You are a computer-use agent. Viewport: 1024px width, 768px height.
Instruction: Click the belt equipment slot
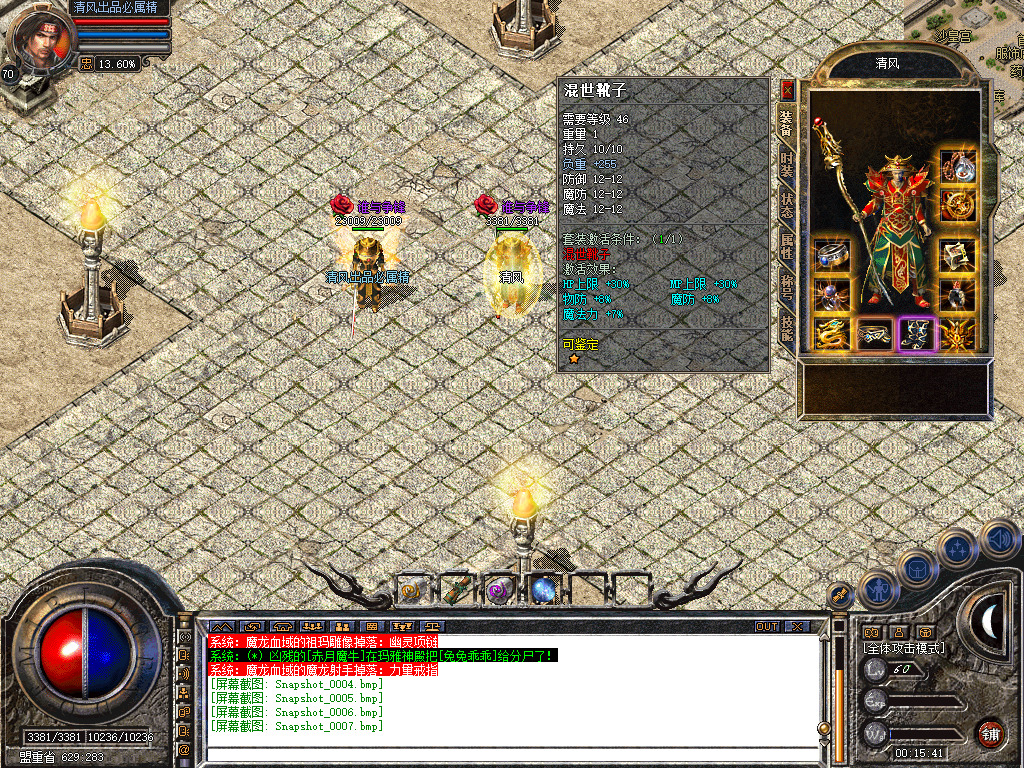coord(875,334)
